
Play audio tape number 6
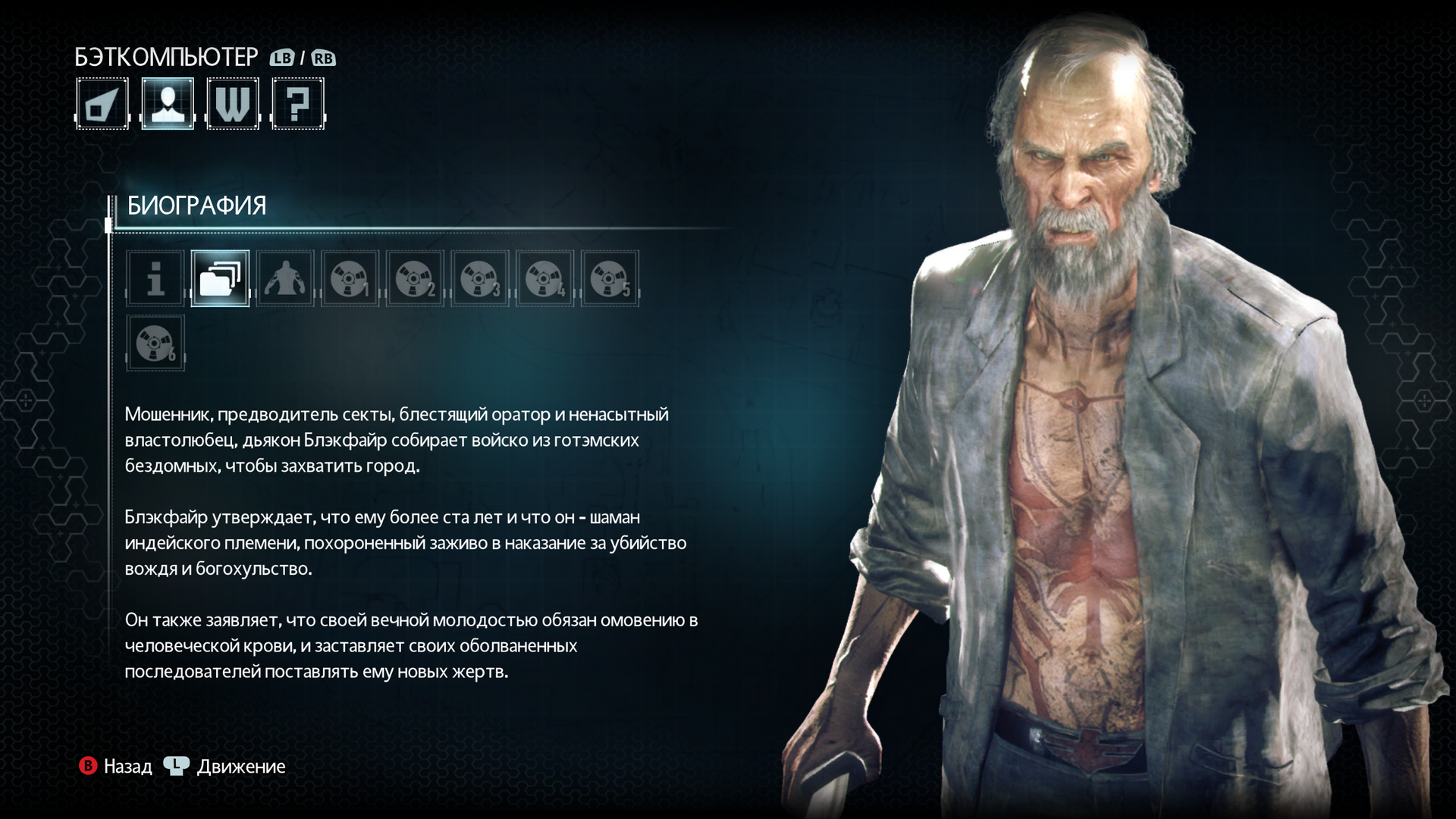[x=155, y=343]
